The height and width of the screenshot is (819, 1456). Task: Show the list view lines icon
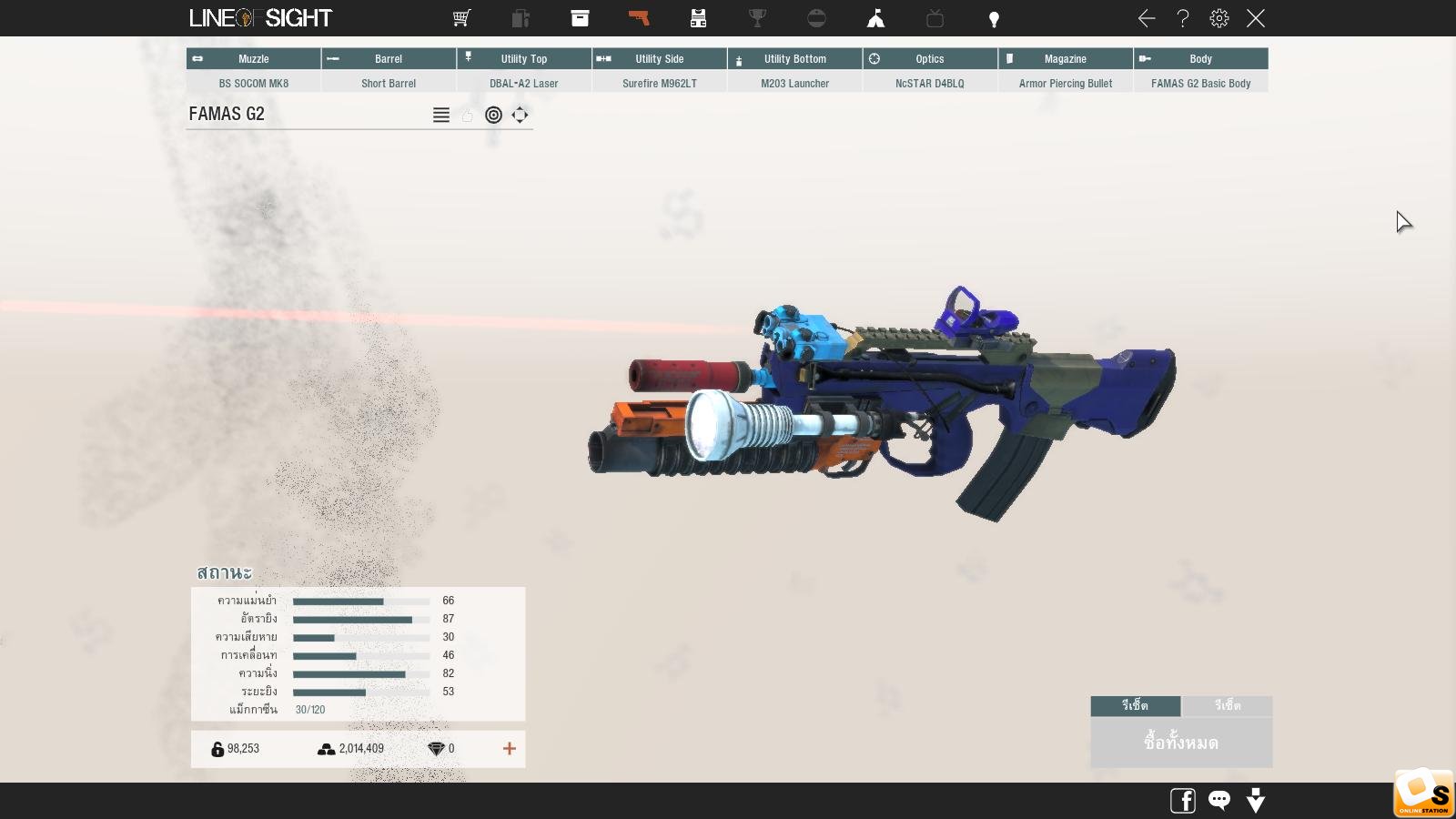[x=441, y=115]
